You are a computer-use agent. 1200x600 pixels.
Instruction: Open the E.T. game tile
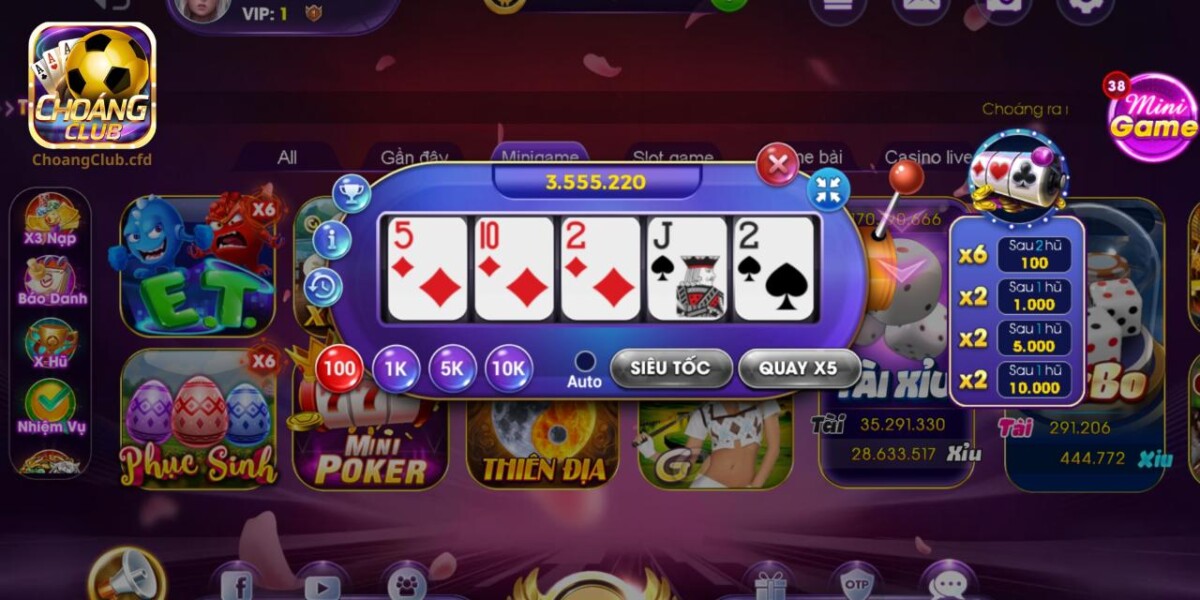[197, 267]
